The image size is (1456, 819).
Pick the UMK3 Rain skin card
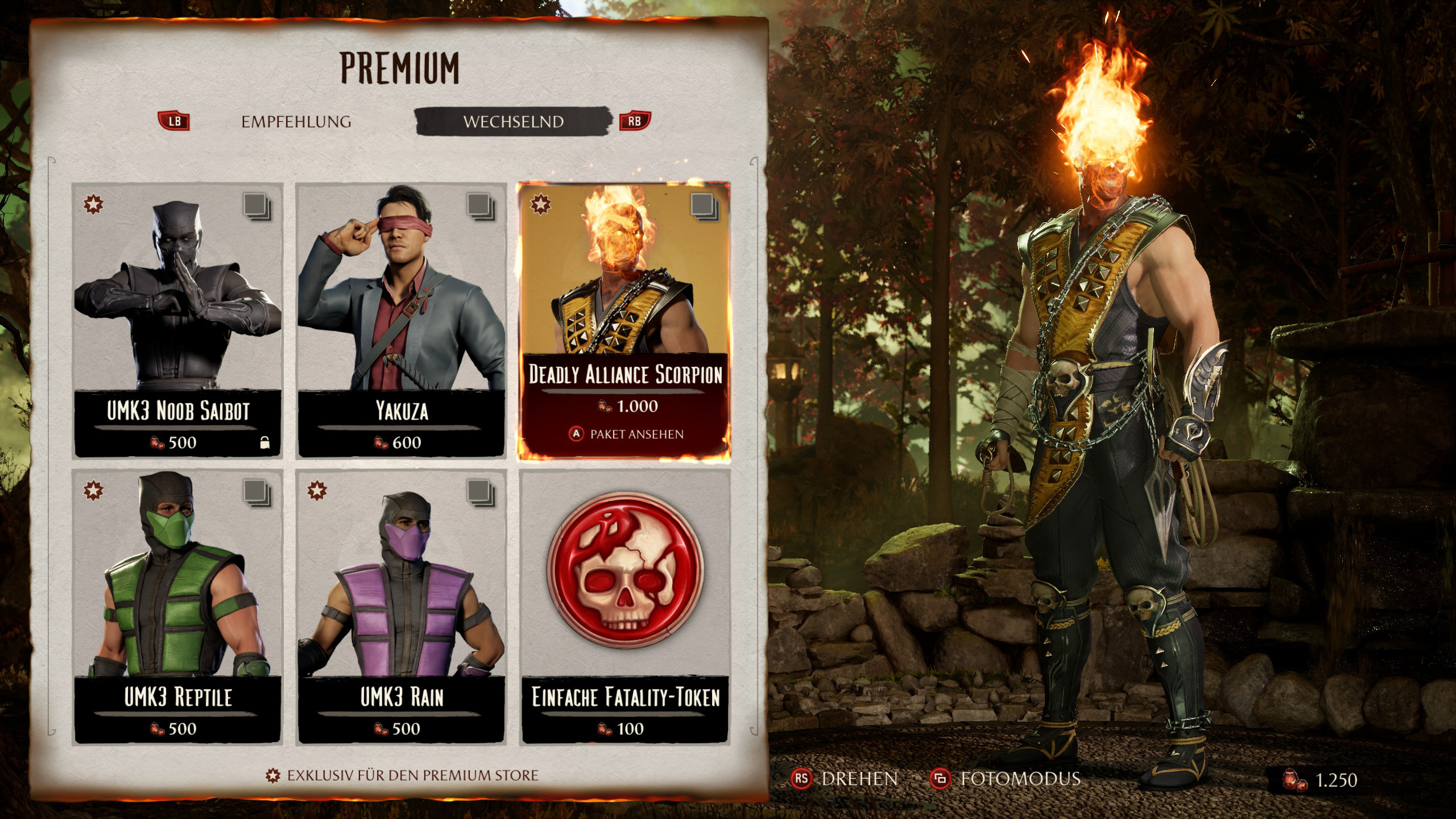[402, 606]
